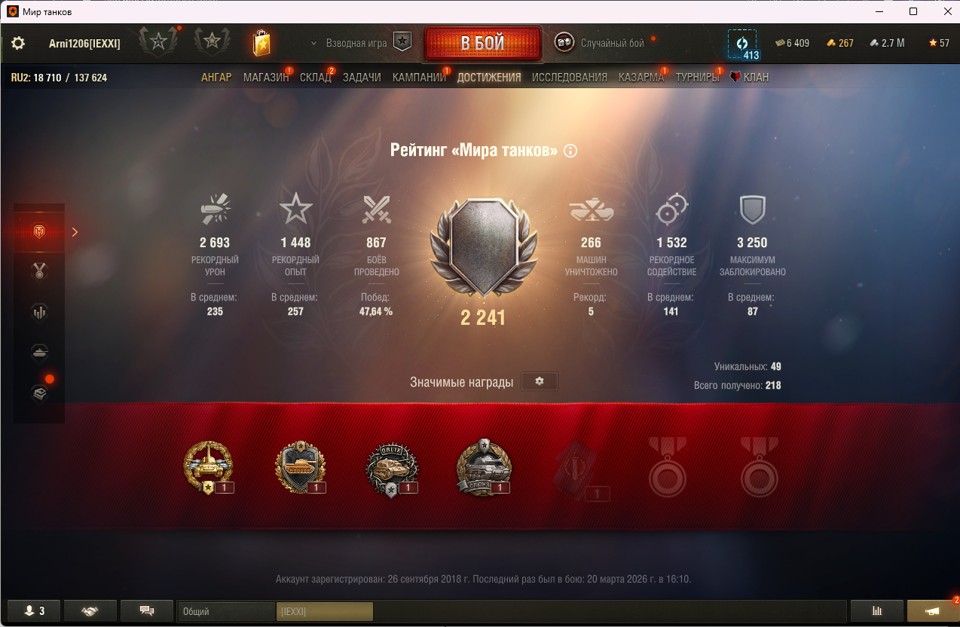The image size is (960, 627).
Task: Open the Значимые награды gear settings
Action: [540, 382]
